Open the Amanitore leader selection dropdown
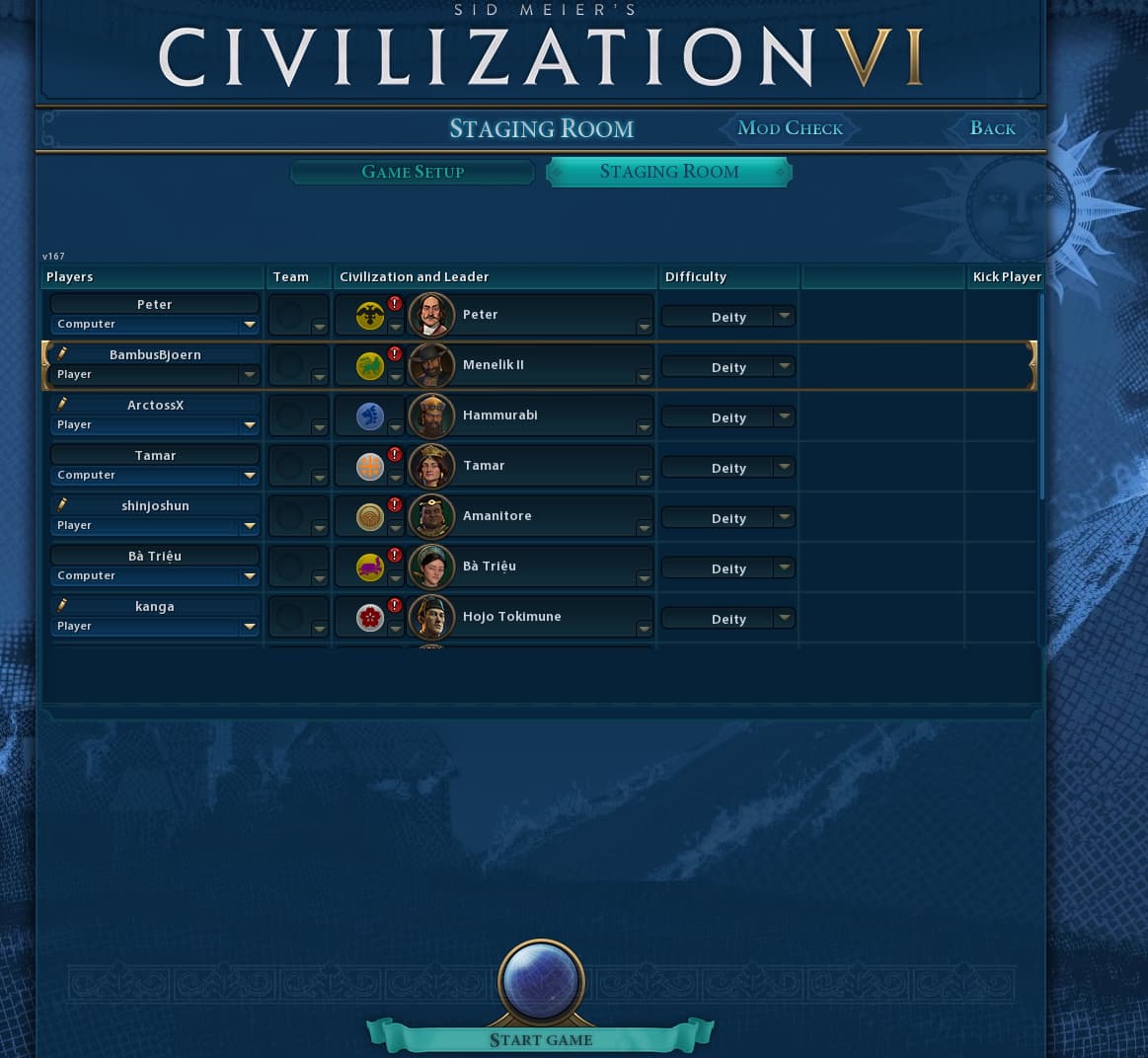 [x=644, y=527]
